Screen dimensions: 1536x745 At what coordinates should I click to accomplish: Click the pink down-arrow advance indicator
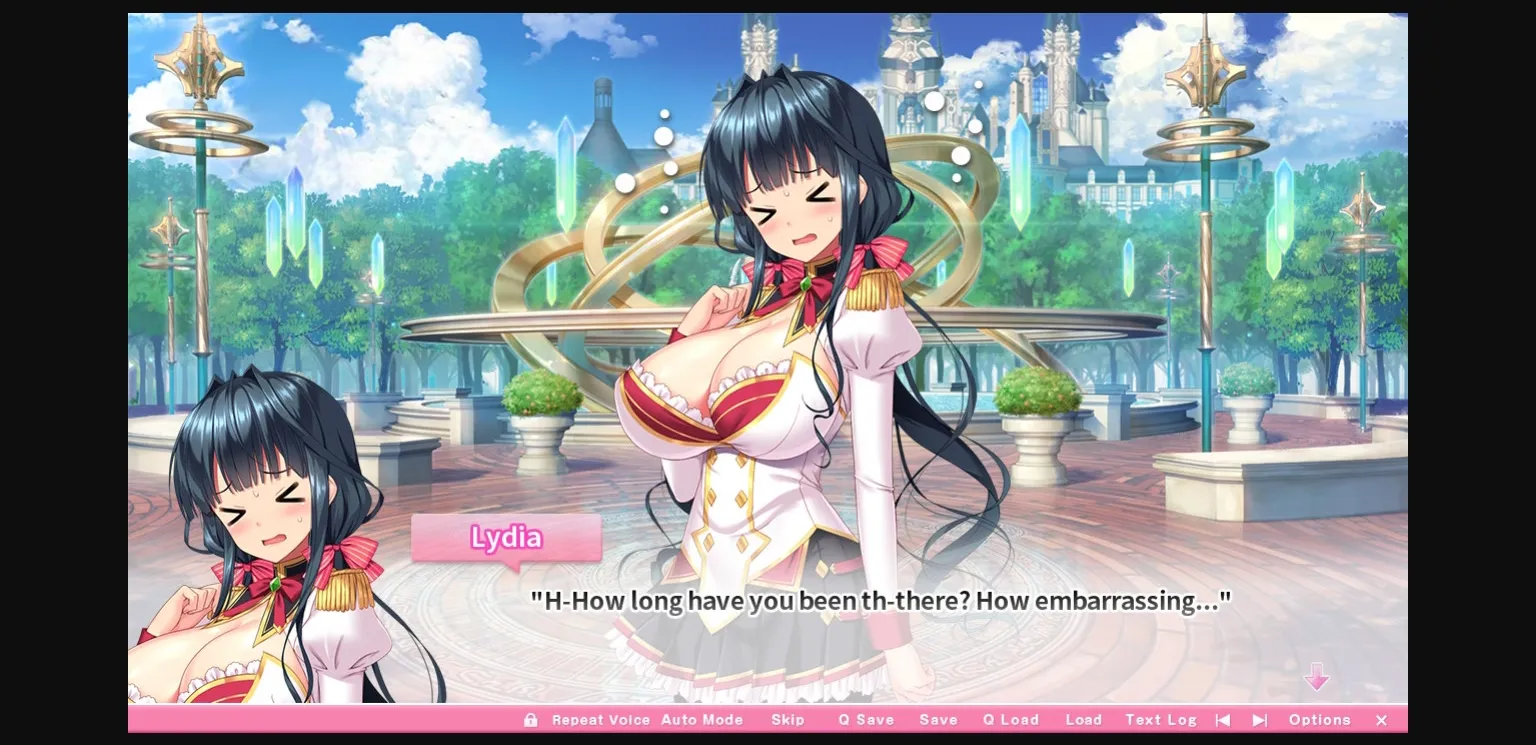(1318, 678)
